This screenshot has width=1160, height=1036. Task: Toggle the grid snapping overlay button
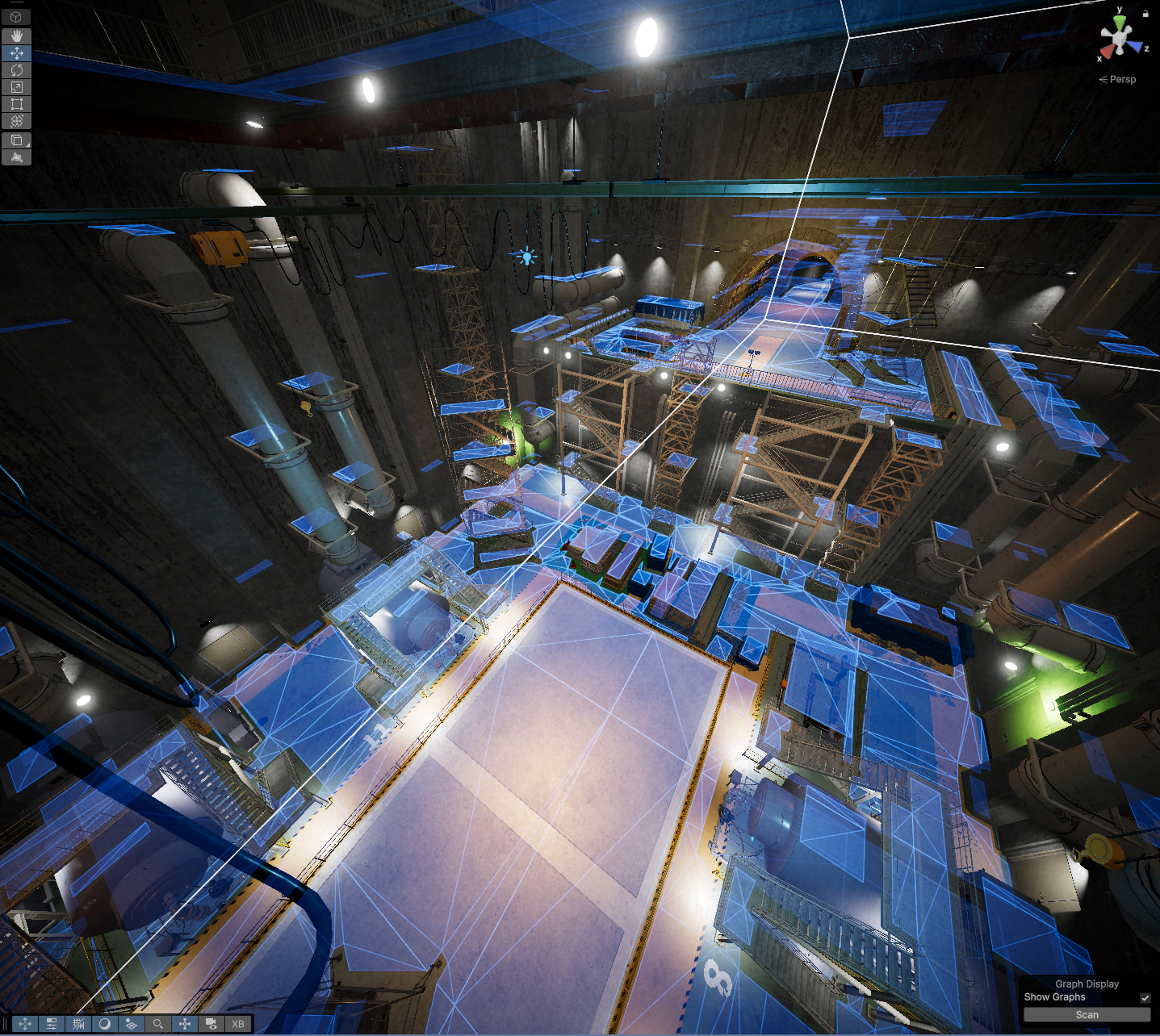[x=78, y=1024]
